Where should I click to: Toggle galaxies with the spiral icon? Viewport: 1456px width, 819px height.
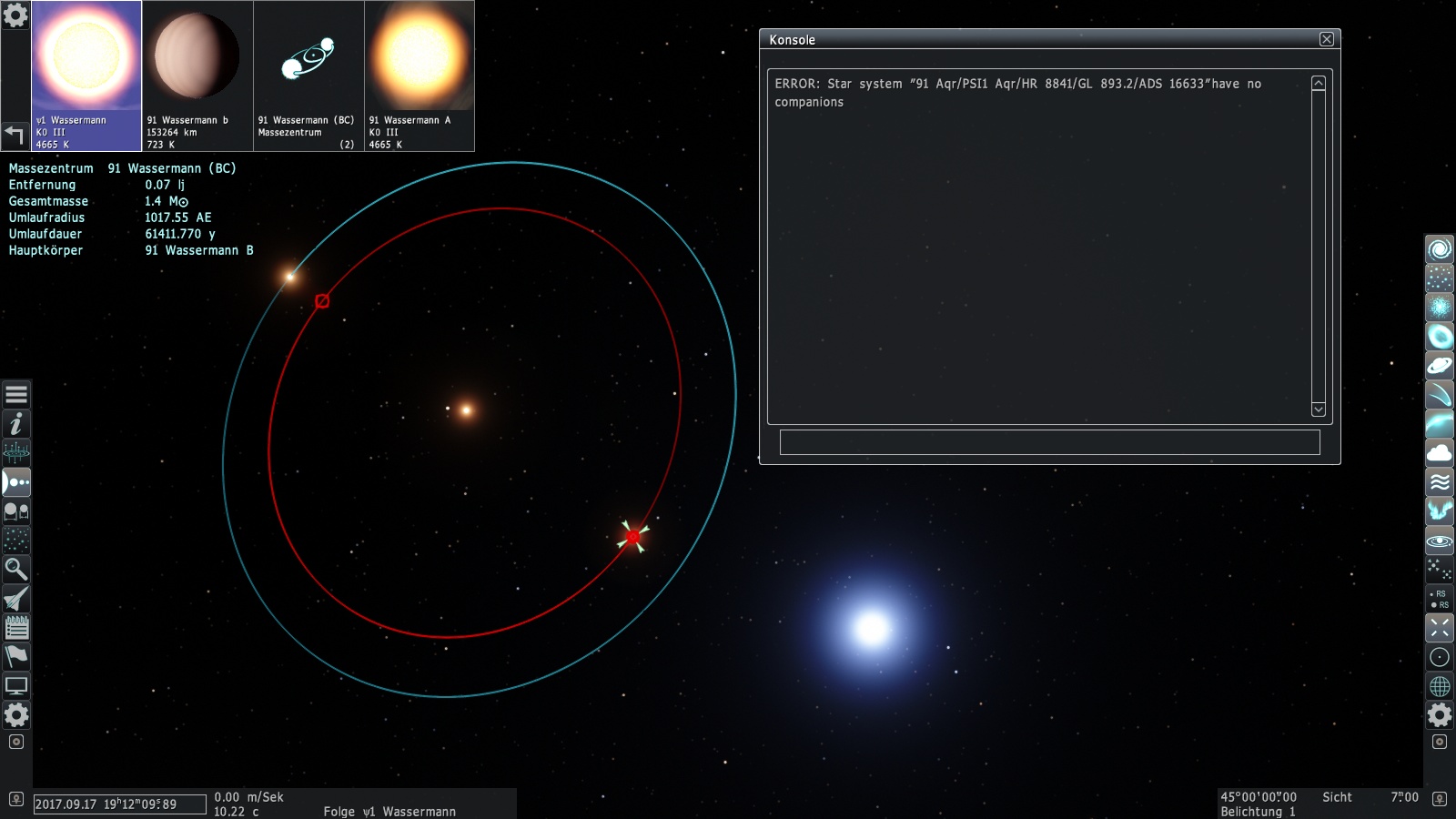[x=1440, y=249]
